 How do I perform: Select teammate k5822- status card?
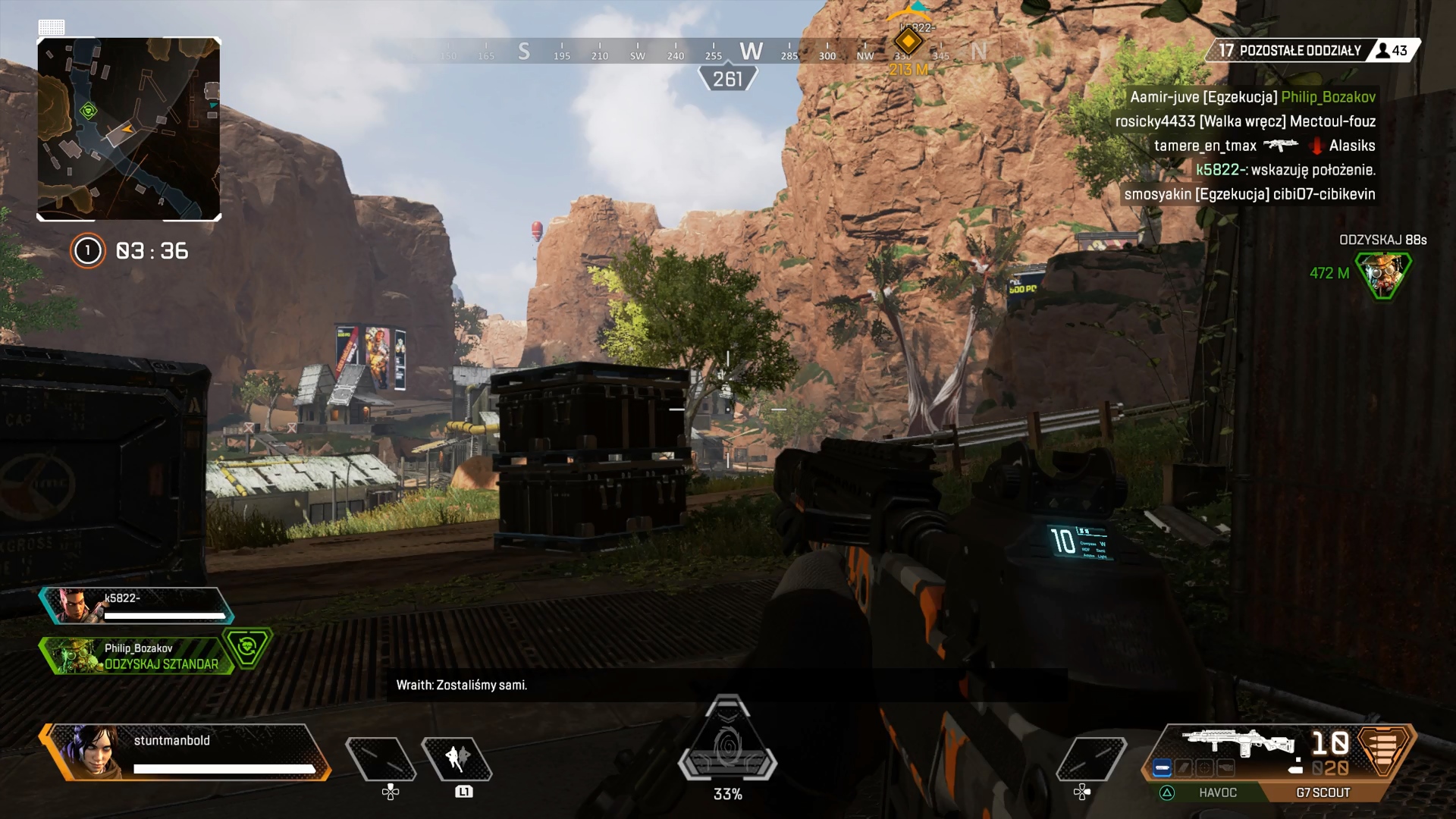coord(138,606)
